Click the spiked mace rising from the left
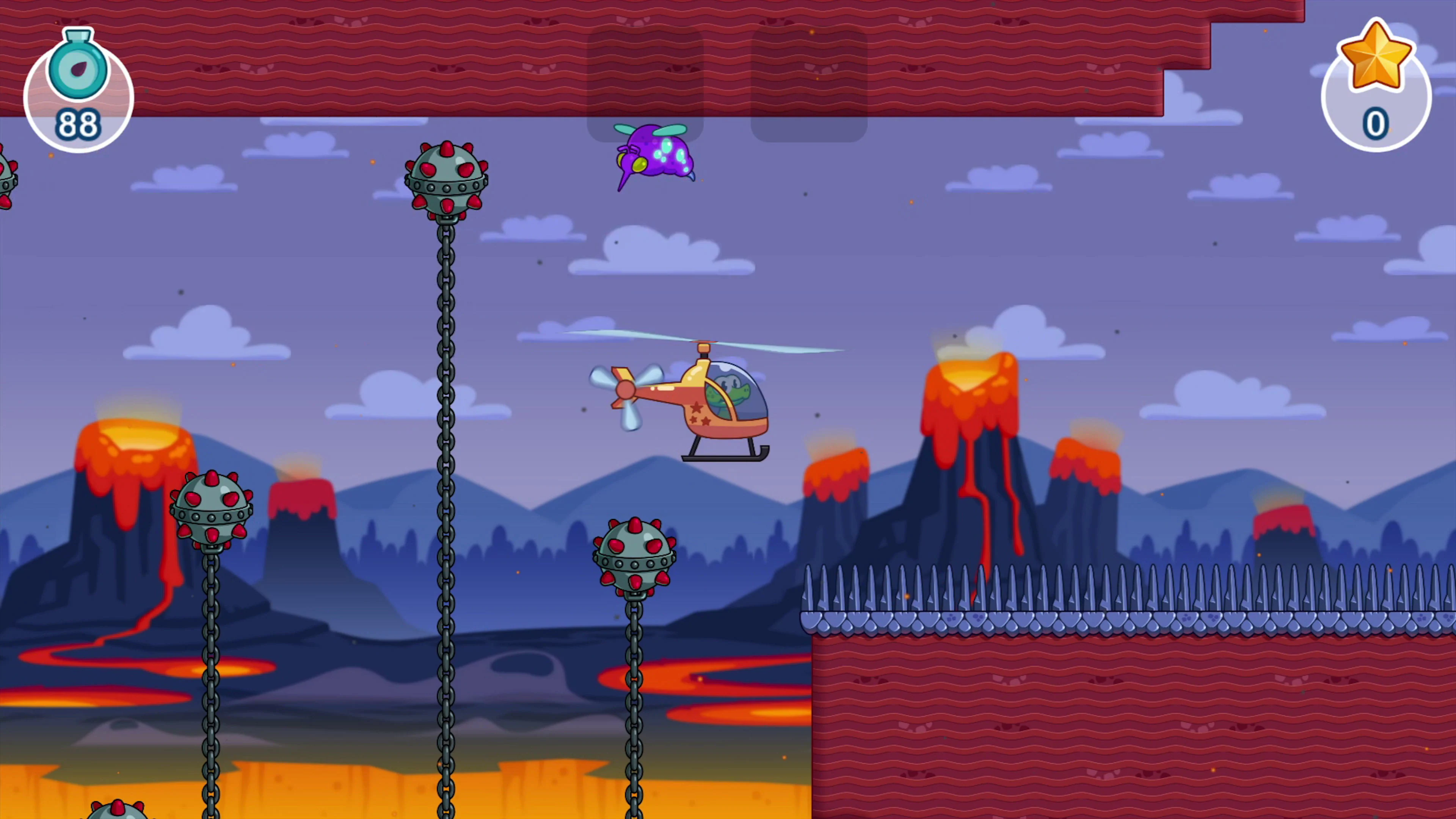 tap(212, 509)
